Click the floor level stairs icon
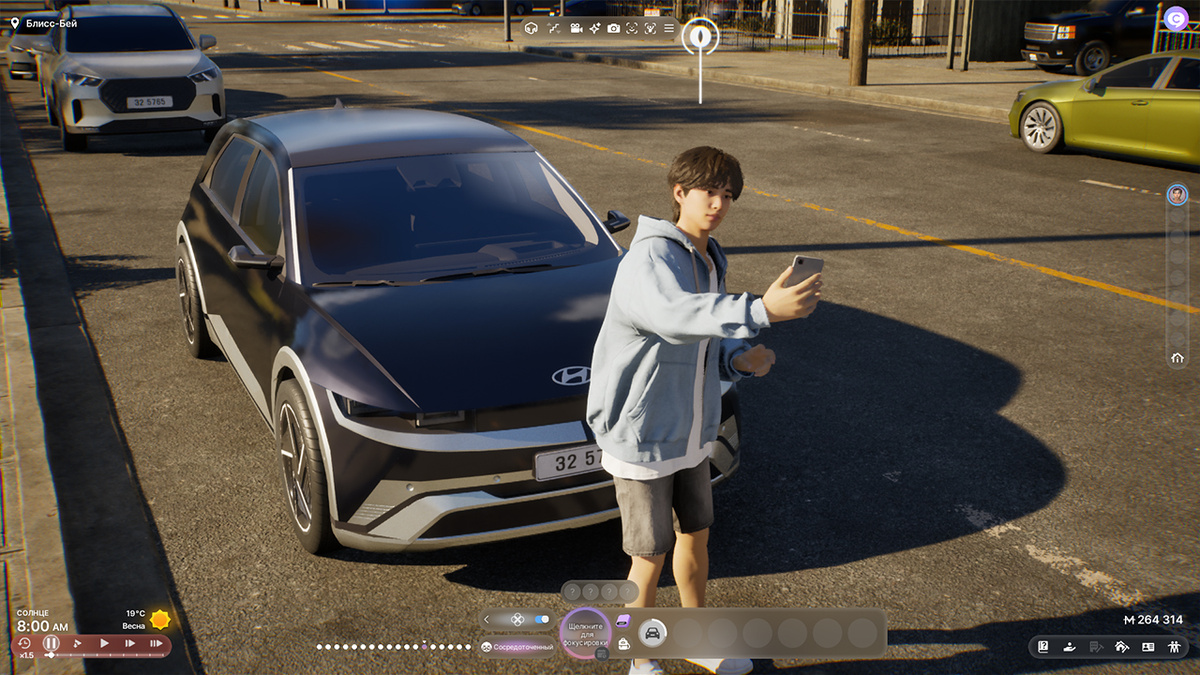This screenshot has width=1200, height=675. (554, 28)
